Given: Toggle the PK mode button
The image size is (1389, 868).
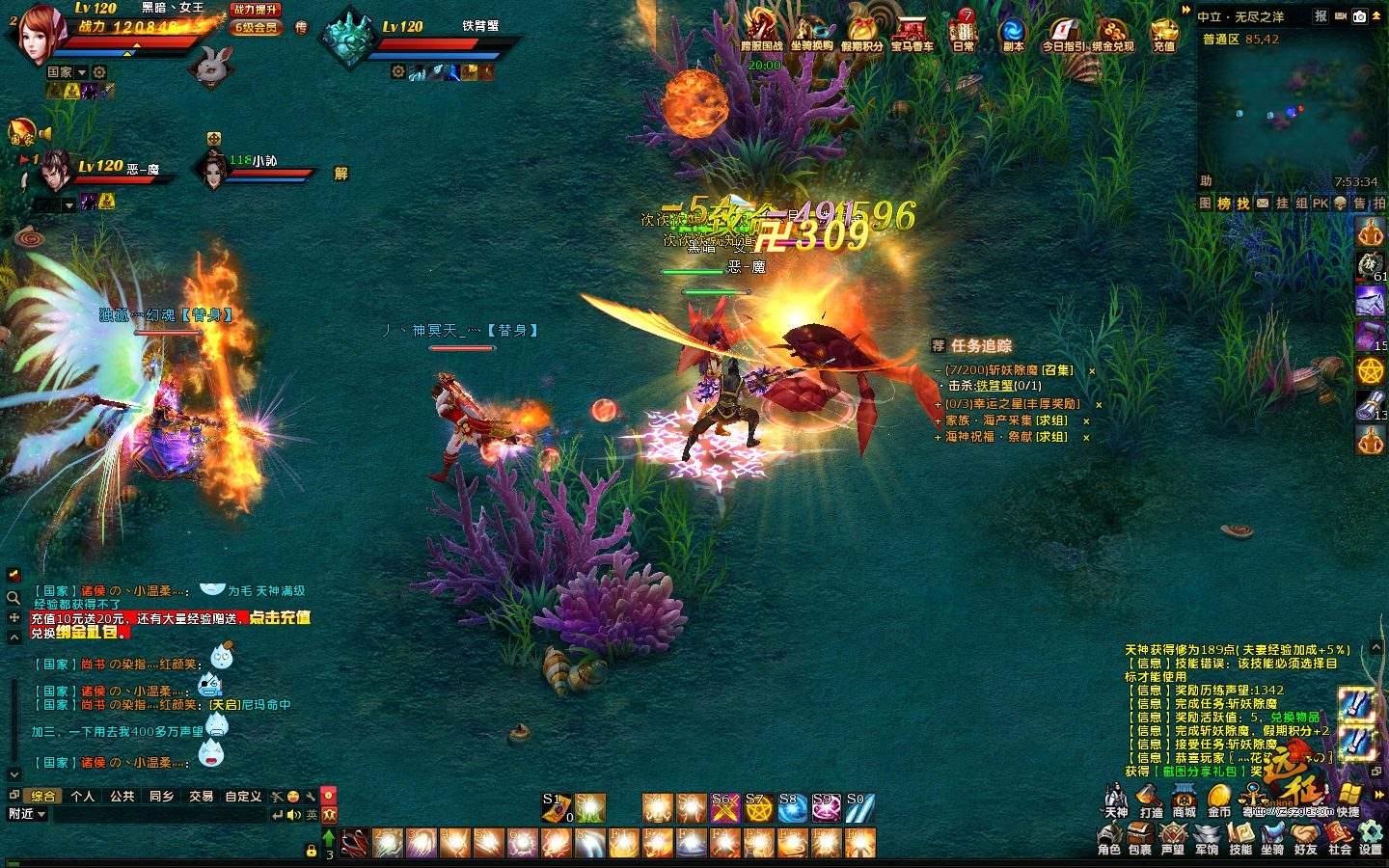Looking at the screenshot, I should click(x=1321, y=203).
